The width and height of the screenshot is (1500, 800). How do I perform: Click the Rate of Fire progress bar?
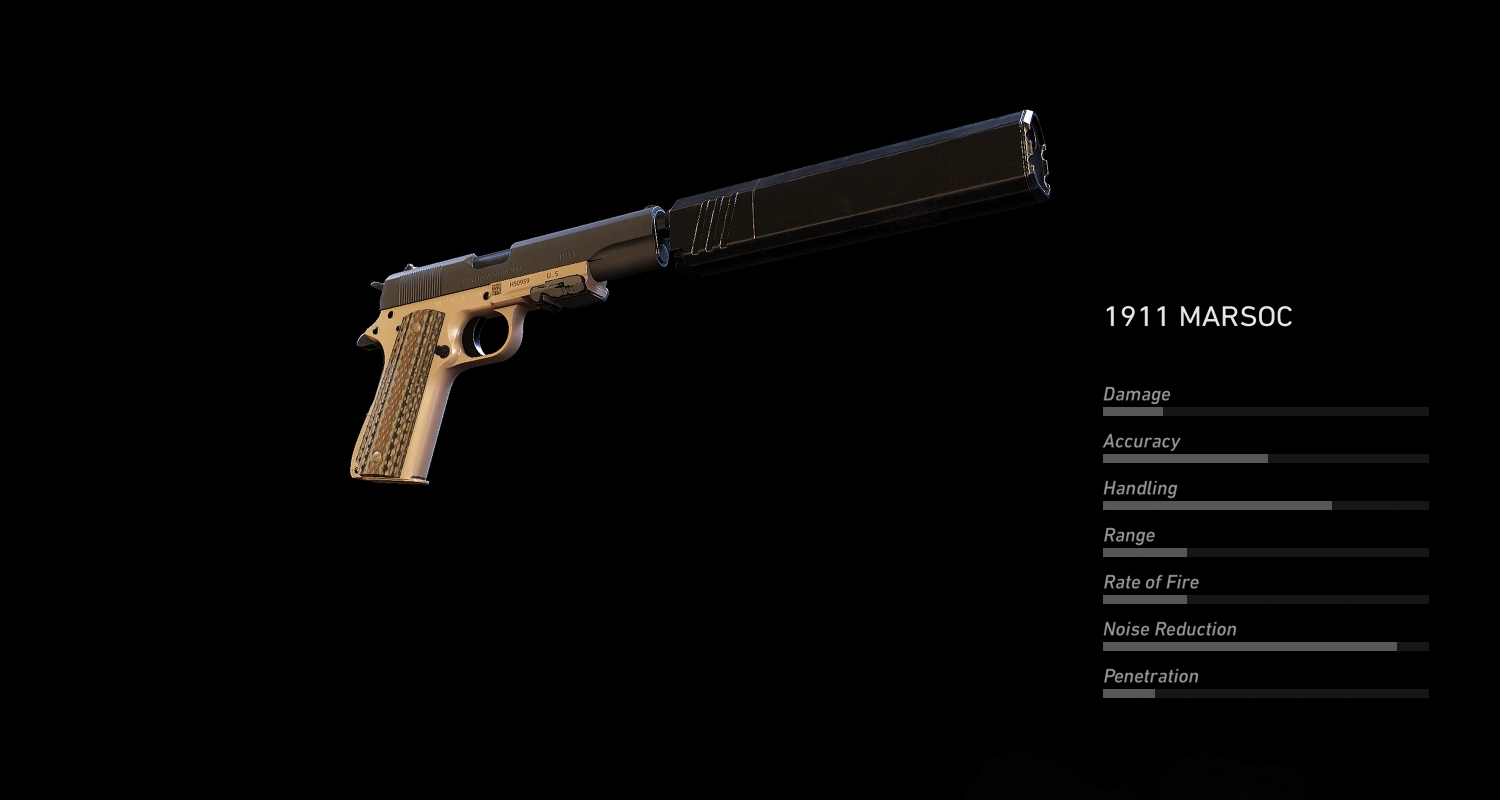coord(1265,599)
